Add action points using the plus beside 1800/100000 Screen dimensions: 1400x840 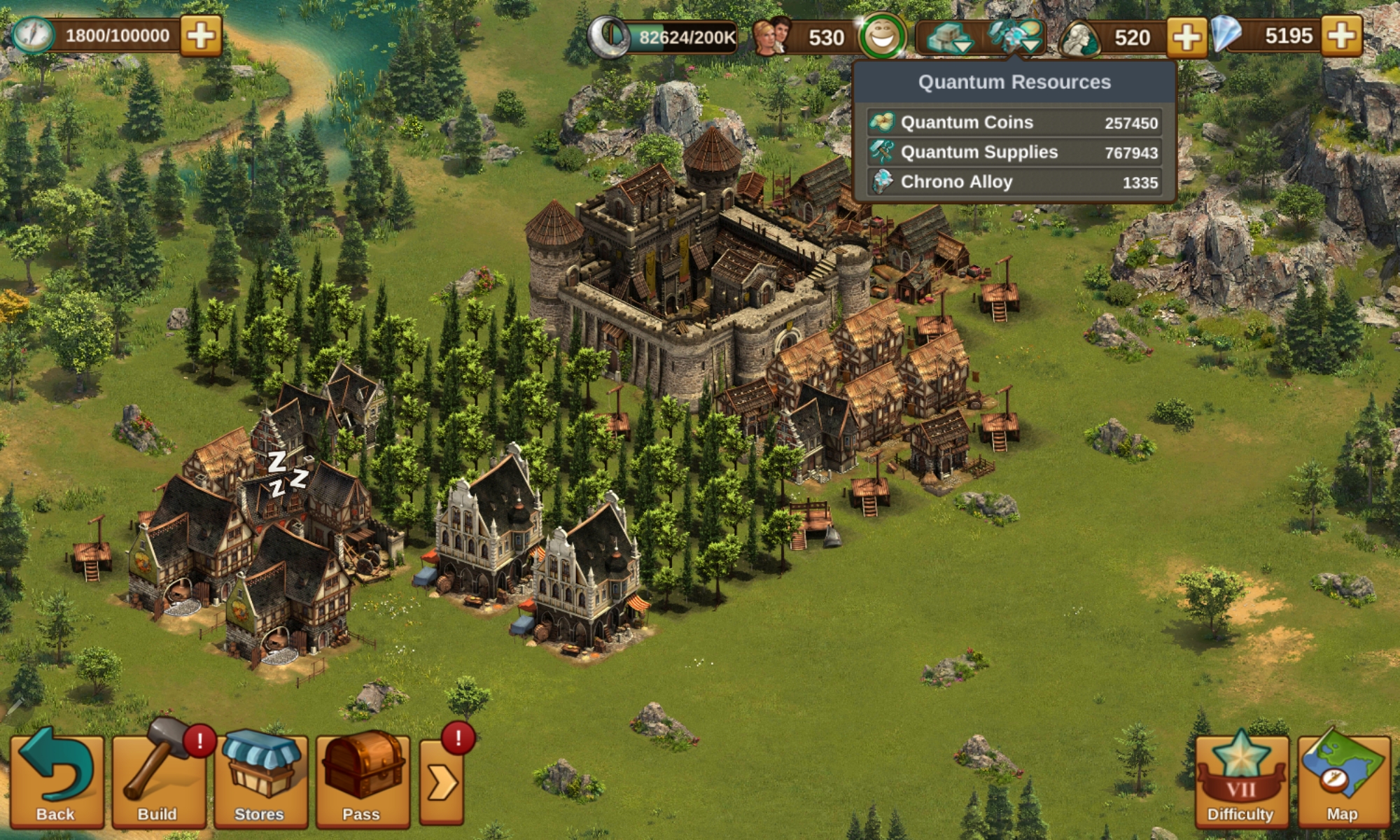point(201,36)
